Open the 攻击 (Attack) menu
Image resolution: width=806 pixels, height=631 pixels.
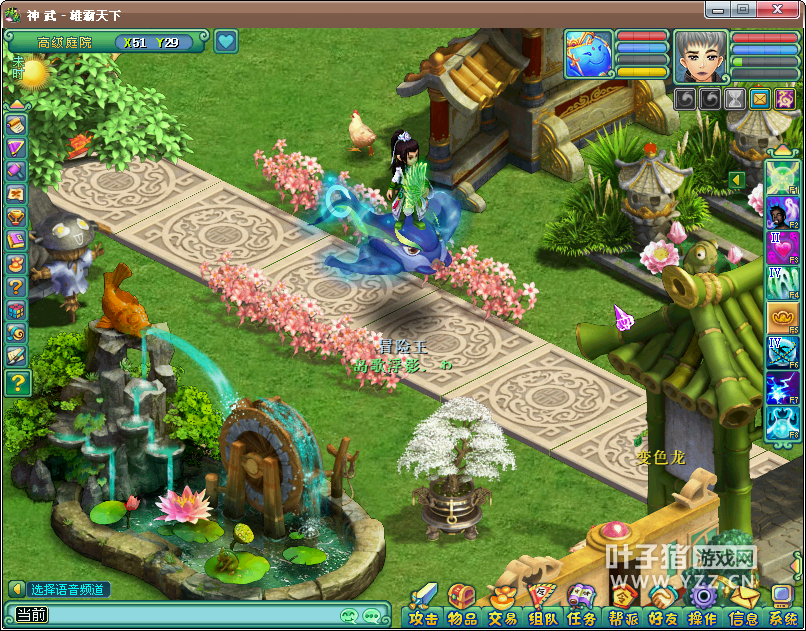[424, 605]
